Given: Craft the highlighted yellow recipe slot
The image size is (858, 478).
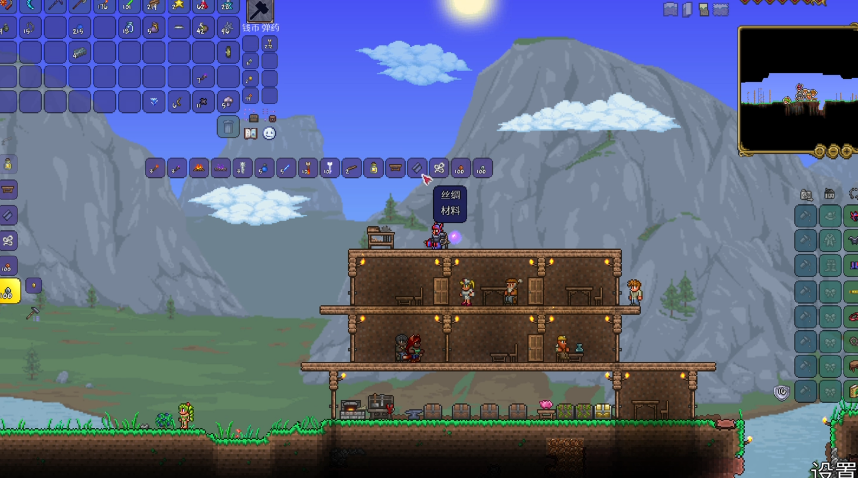Looking at the screenshot, I should click(9, 291).
